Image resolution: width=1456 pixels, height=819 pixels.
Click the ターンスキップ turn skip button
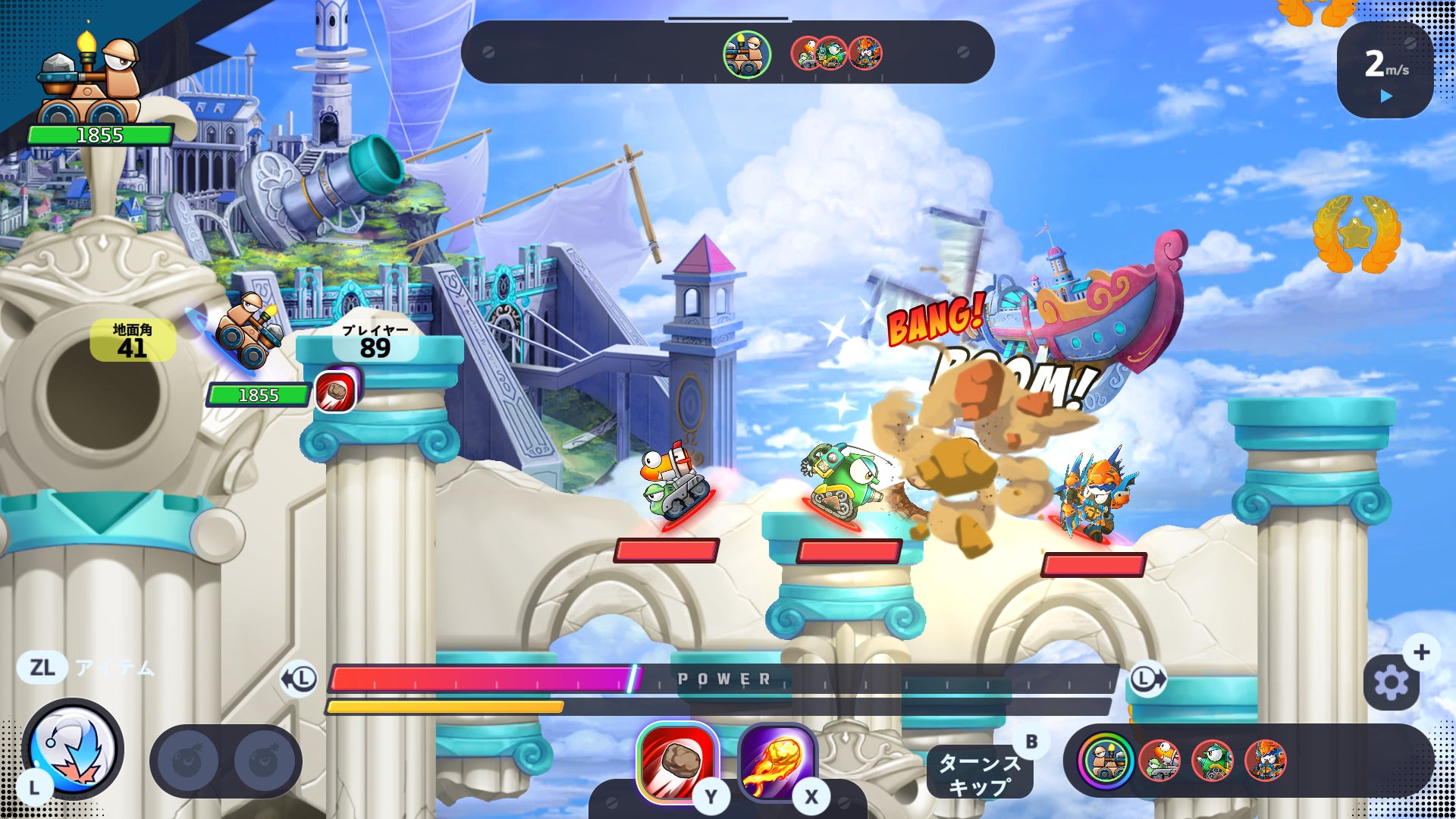tap(979, 773)
